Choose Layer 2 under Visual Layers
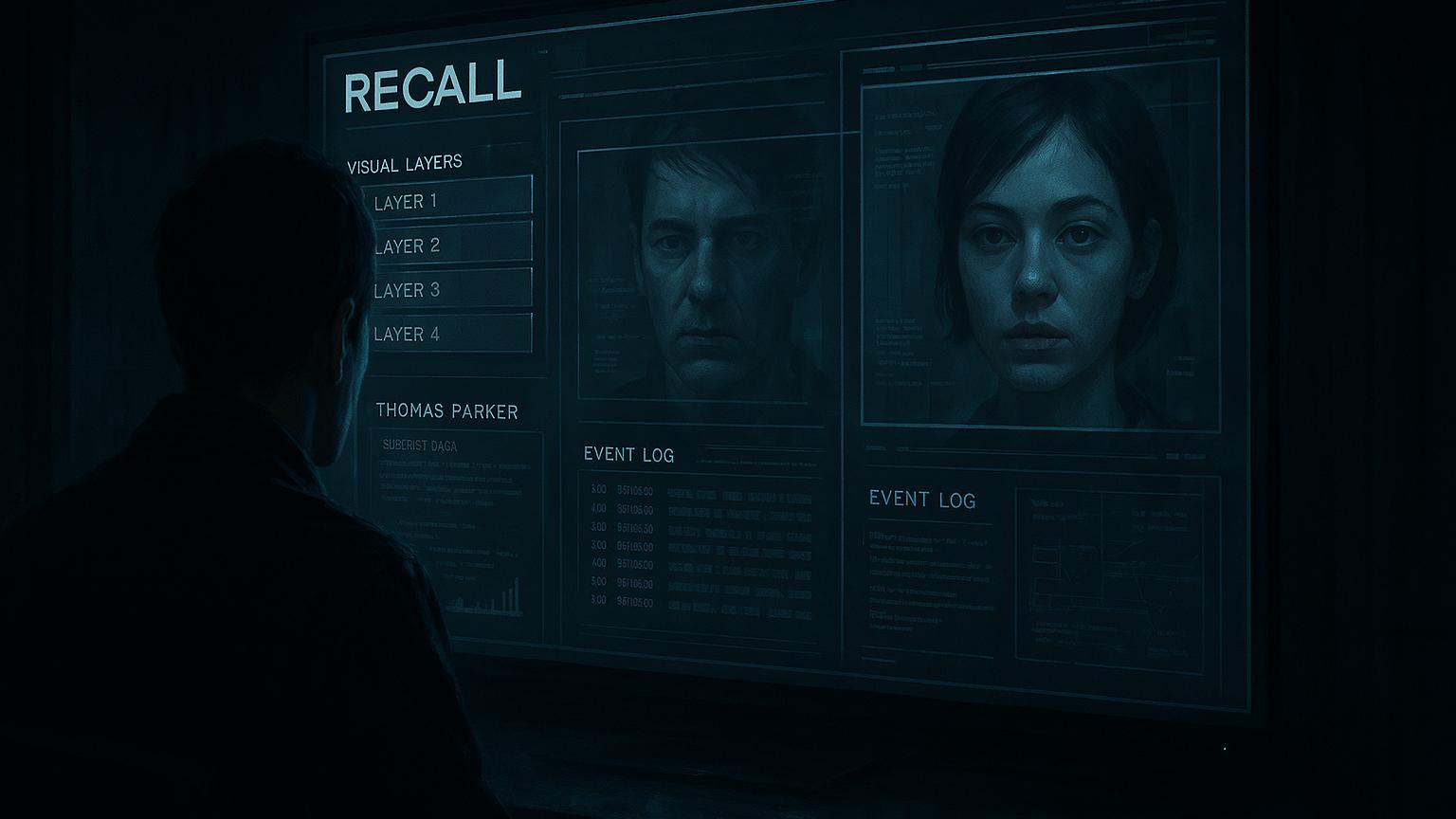The image size is (1456, 819). click(x=447, y=244)
